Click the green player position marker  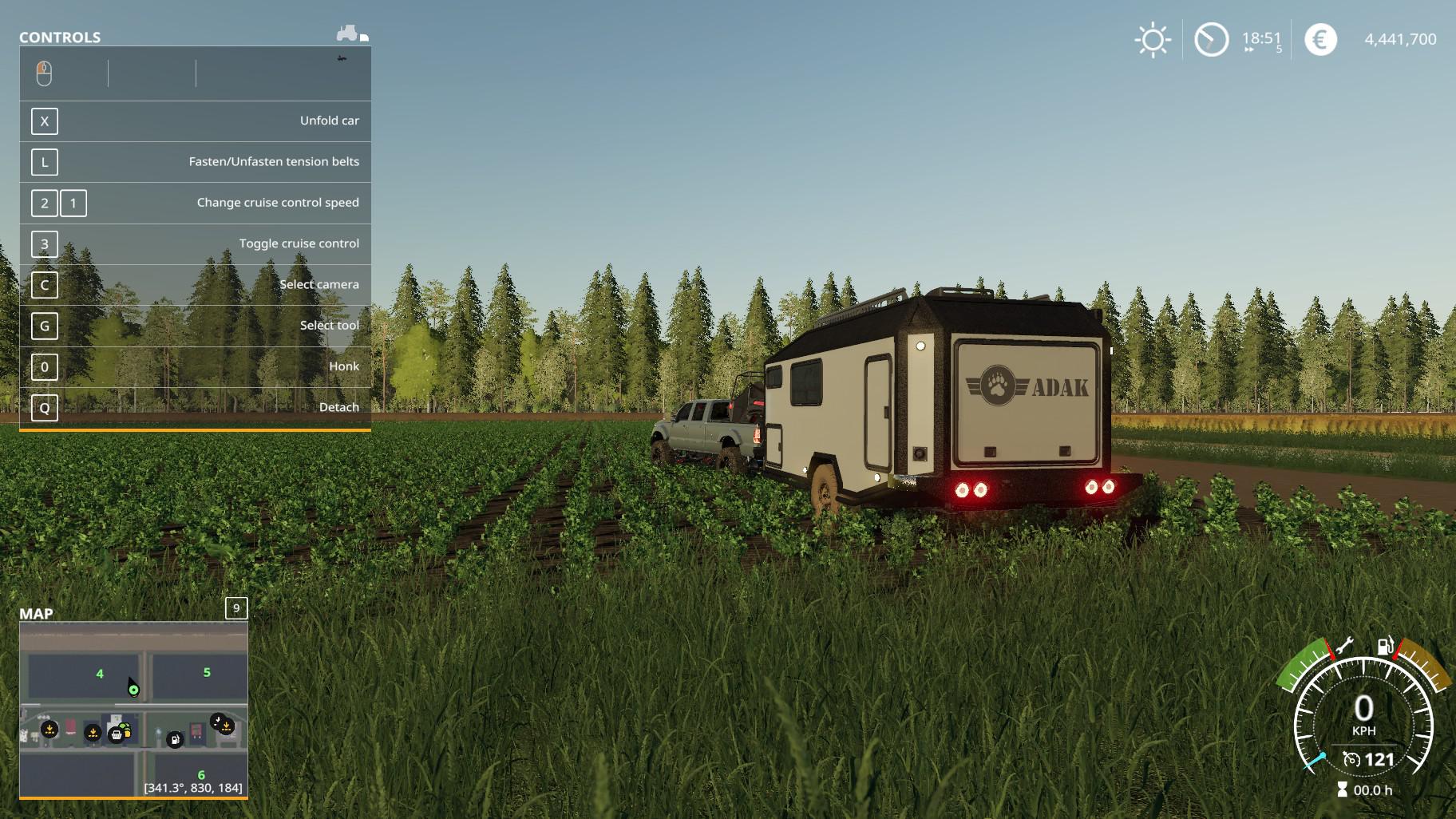coord(133,690)
